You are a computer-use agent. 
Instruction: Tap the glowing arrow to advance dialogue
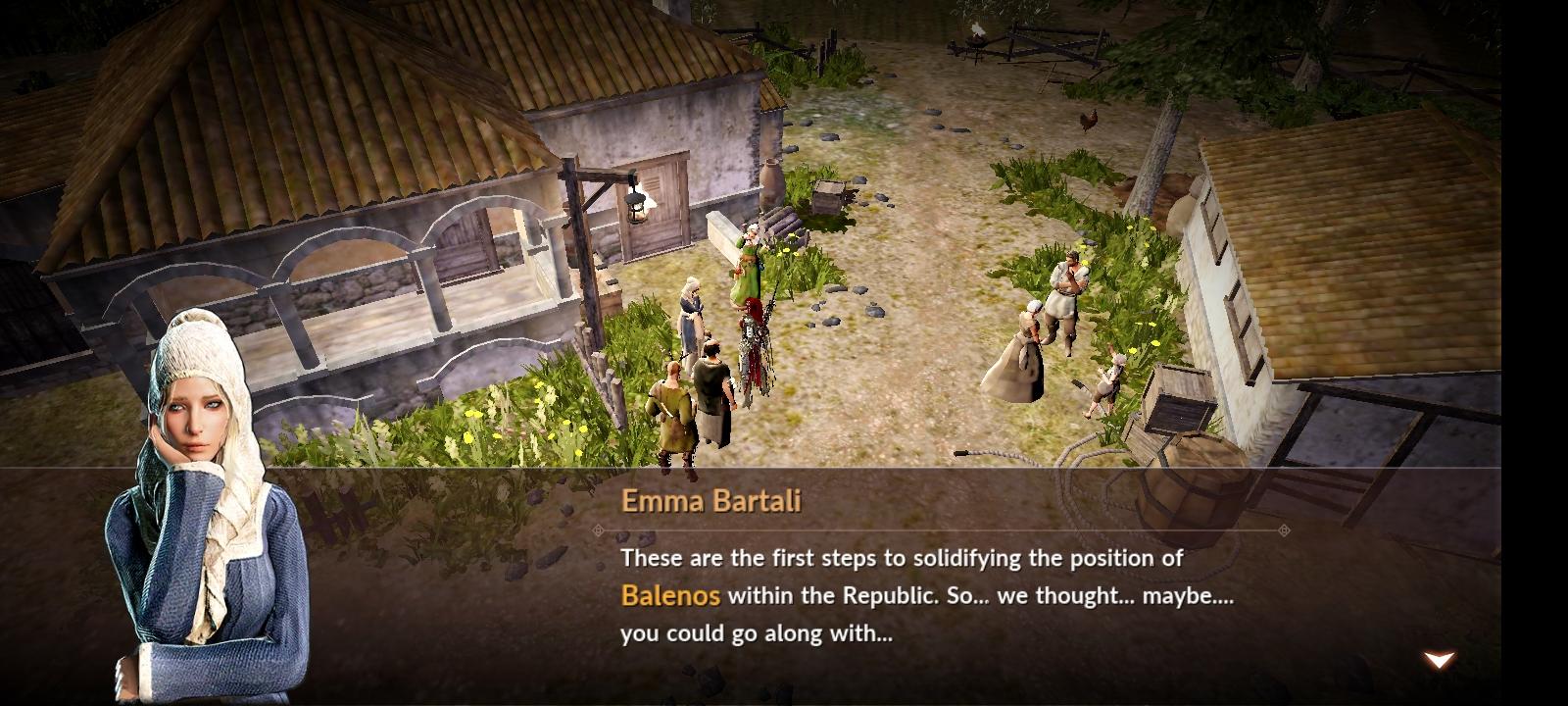pyautogui.click(x=1437, y=659)
